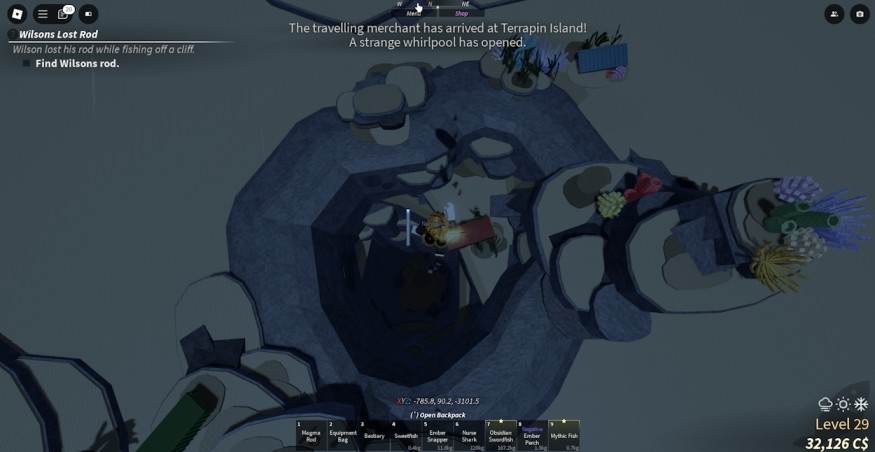
Task: Open the Shop button at top center
Action: pos(461,13)
